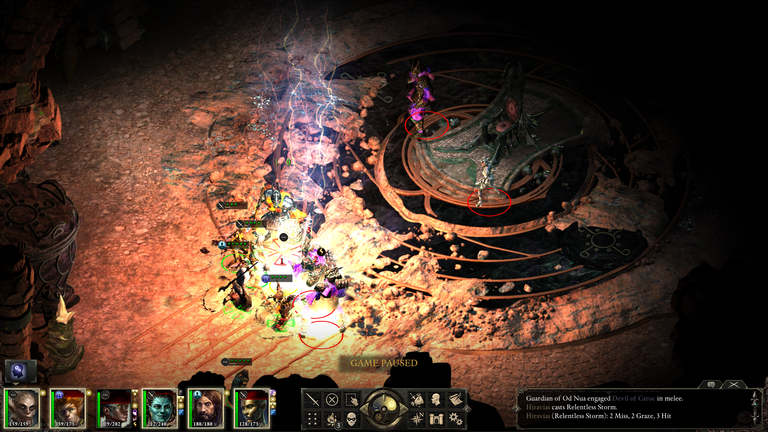This screenshot has width=768, height=432.
Task: Select the bearded man portrait
Action: (x=205, y=409)
